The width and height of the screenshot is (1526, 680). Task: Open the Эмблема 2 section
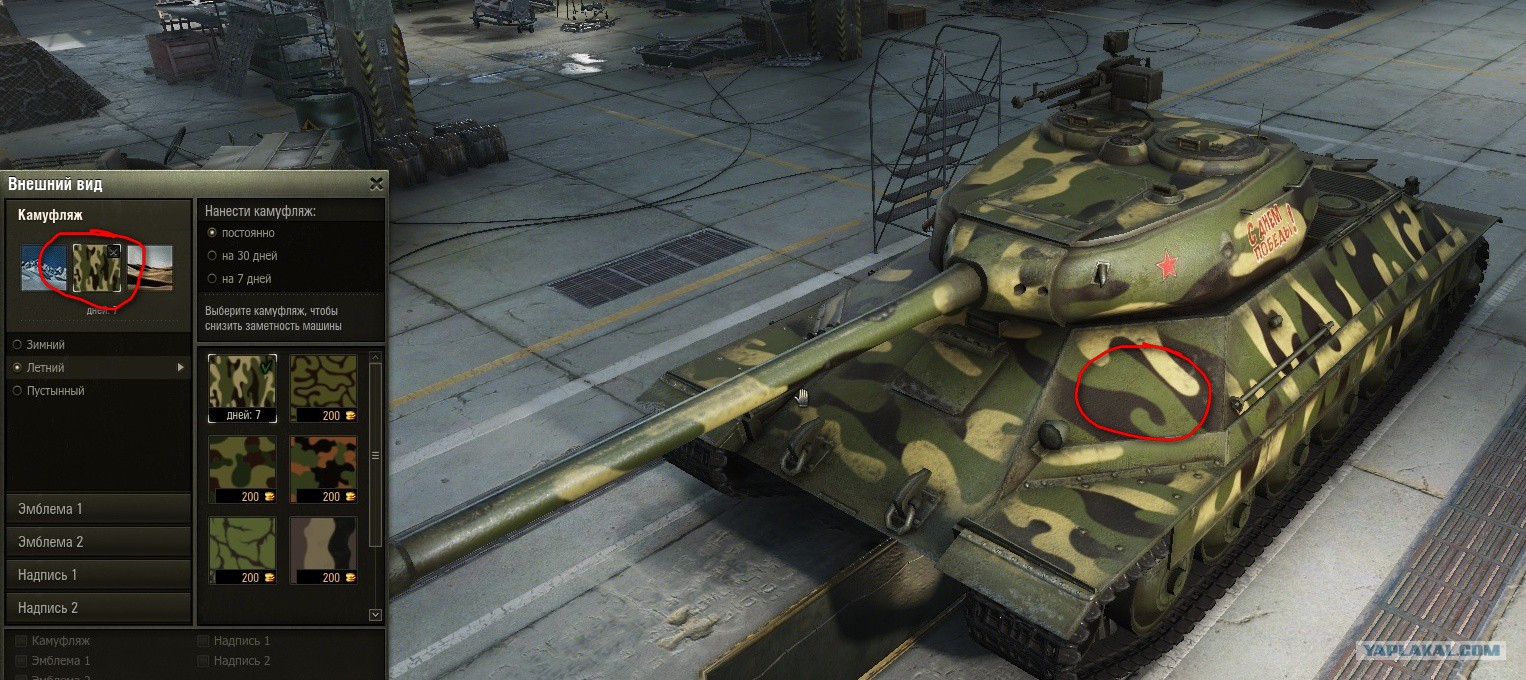[x=97, y=542]
